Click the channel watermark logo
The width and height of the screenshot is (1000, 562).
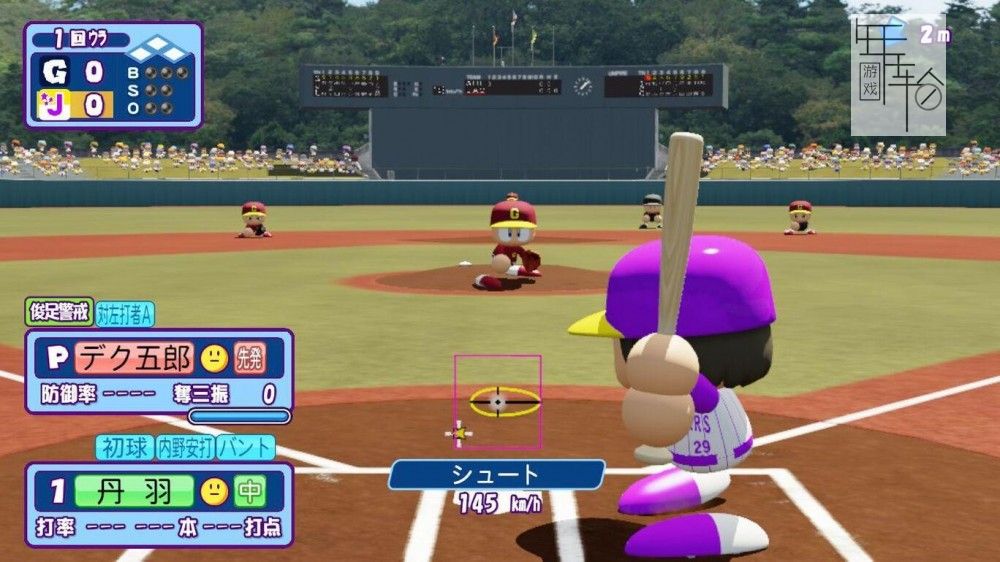click(x=897, y=75)
